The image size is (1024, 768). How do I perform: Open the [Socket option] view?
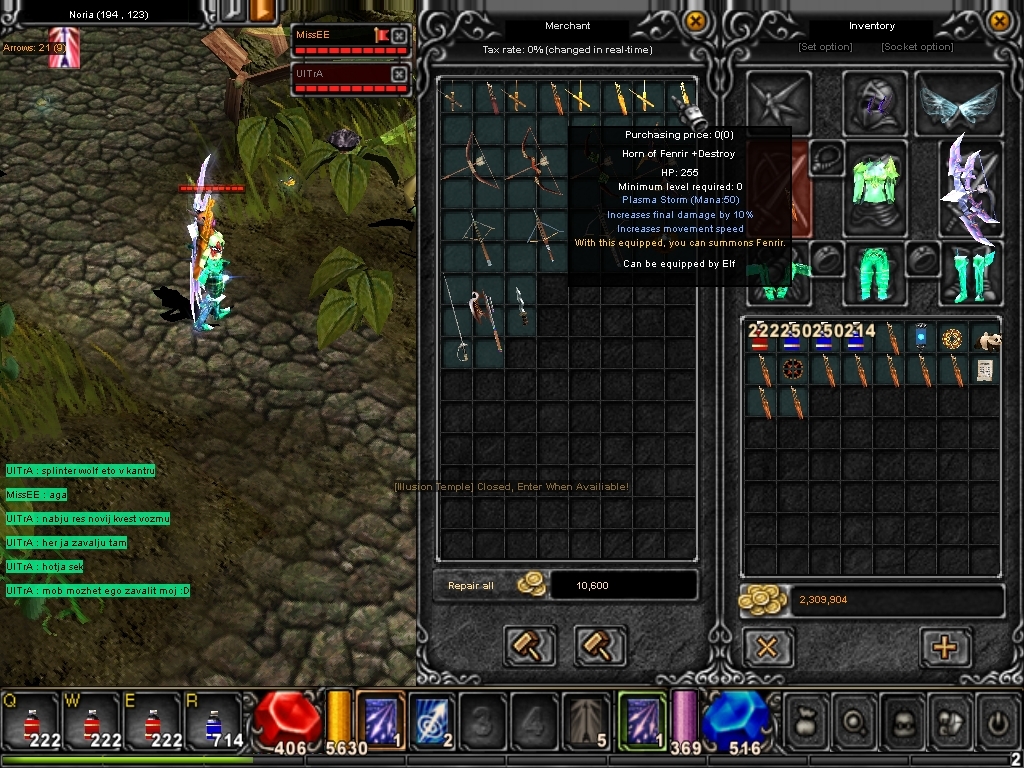(x=917, y=47)
